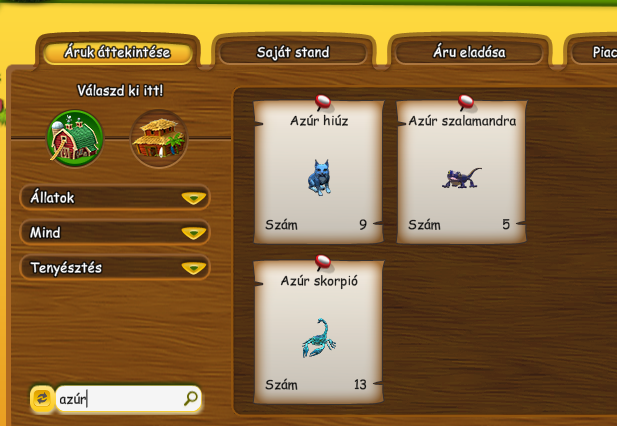Viewport: 617px width, 426px height.
Task: Switch to the Saját stand tab
Action: 293,52
